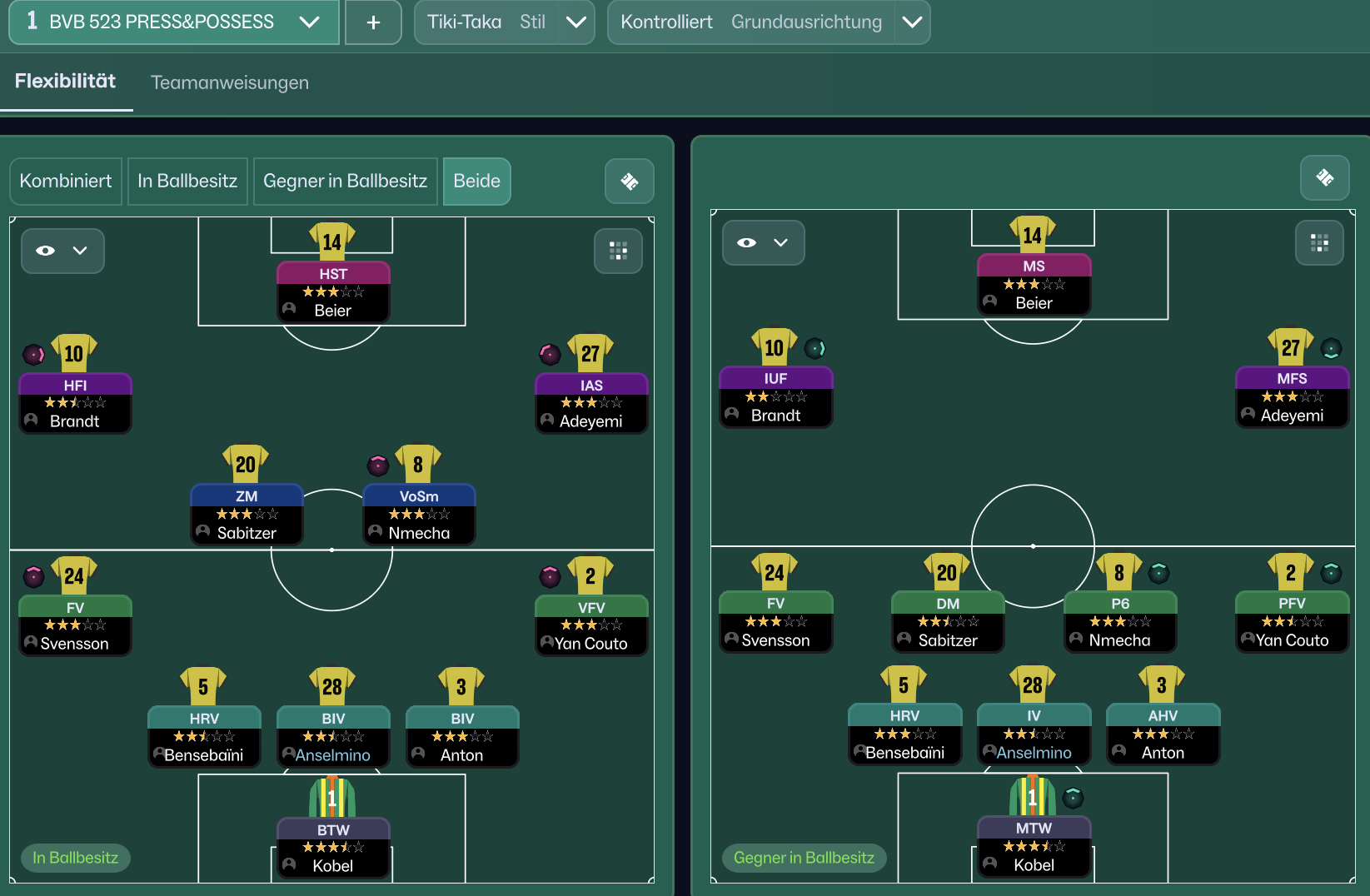The image size is (1370, 896).
Task: Select Adeyemi in the MFS role
Action: (1292, 396)
